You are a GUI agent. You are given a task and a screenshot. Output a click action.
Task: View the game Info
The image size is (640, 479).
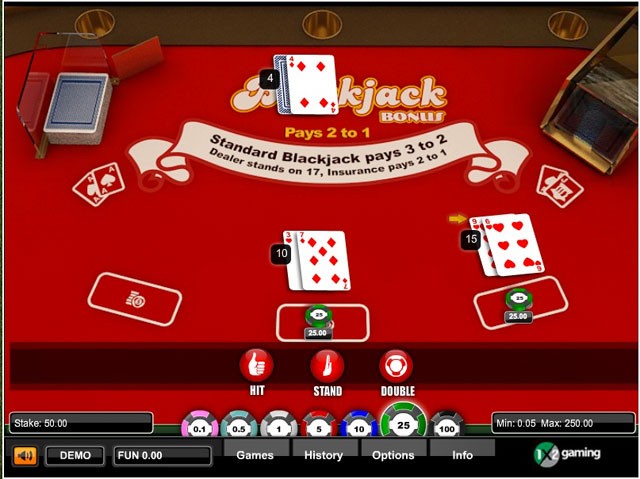click(x=462, y=455)
